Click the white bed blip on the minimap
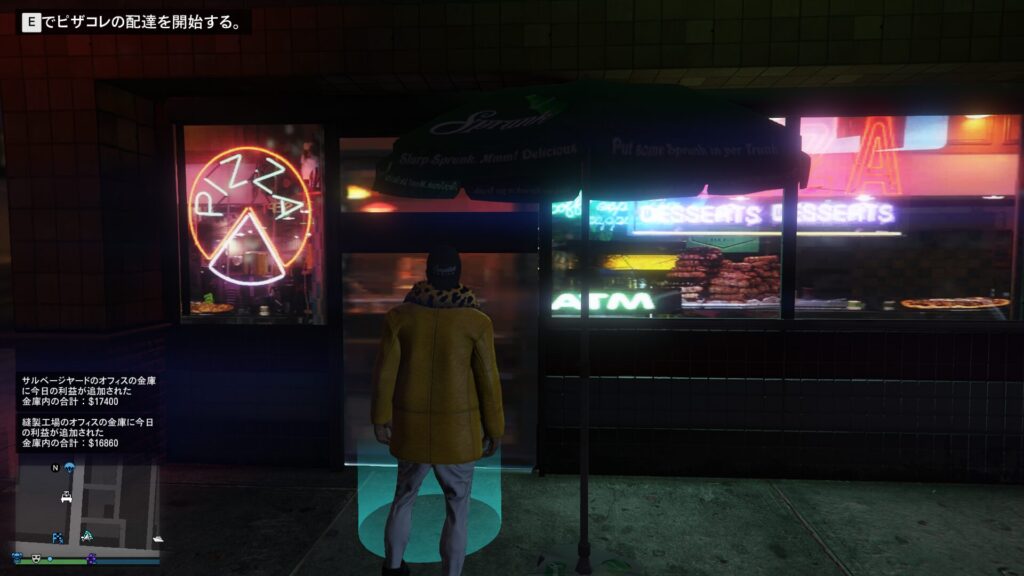Screen dimensions: 1024x576 point(67,497)
